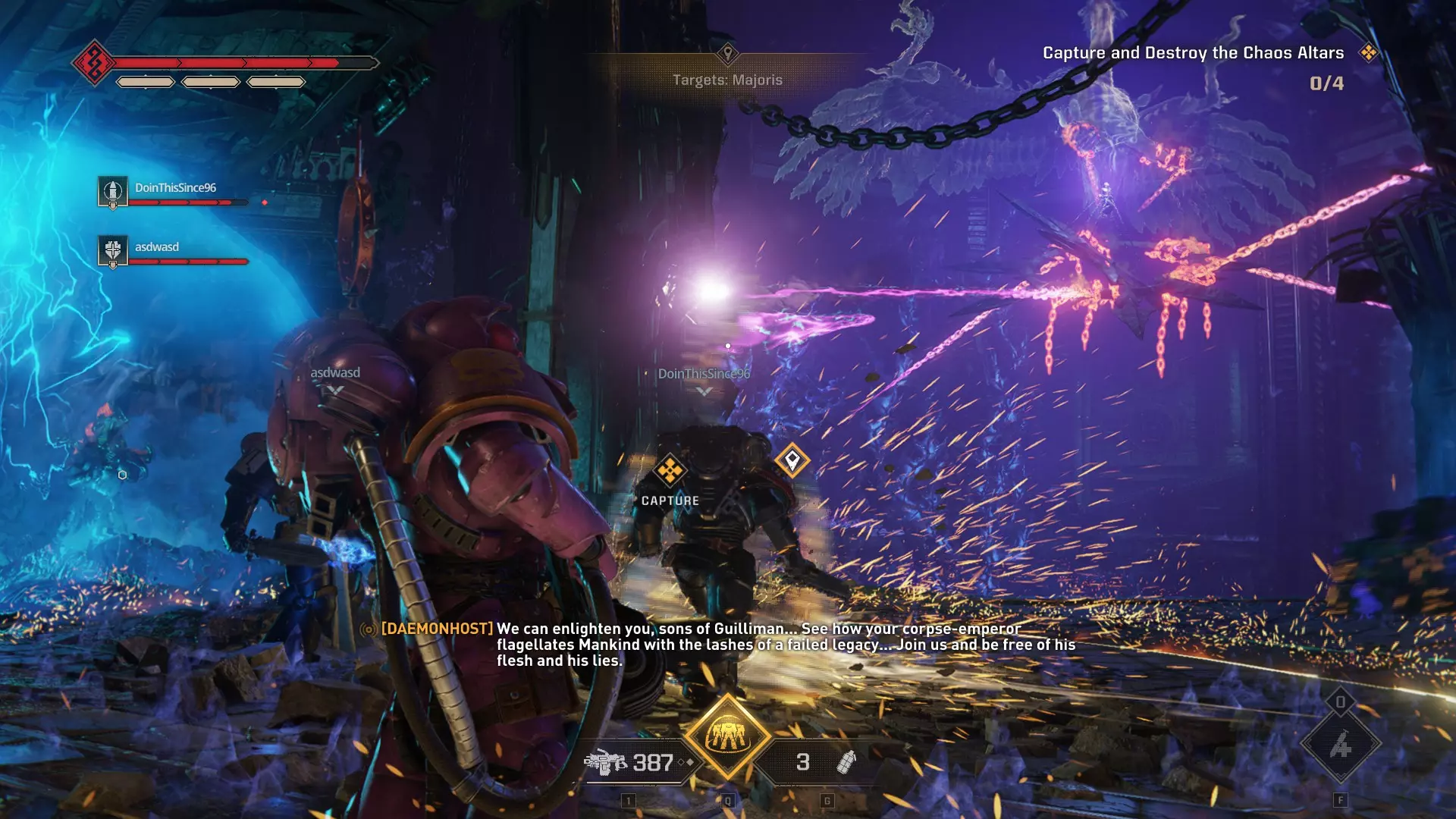
Task: Activate the class ability diamond icon
Action: click(727, 736)
